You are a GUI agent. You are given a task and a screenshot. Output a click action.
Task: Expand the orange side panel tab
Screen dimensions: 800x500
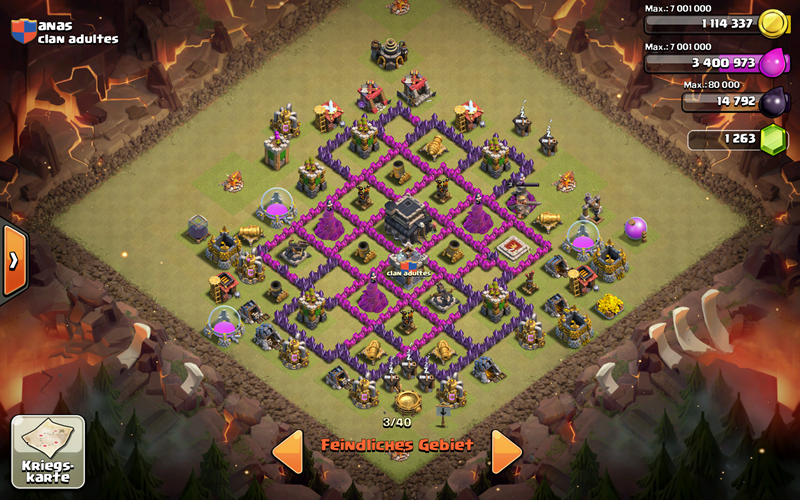(13, 260)
